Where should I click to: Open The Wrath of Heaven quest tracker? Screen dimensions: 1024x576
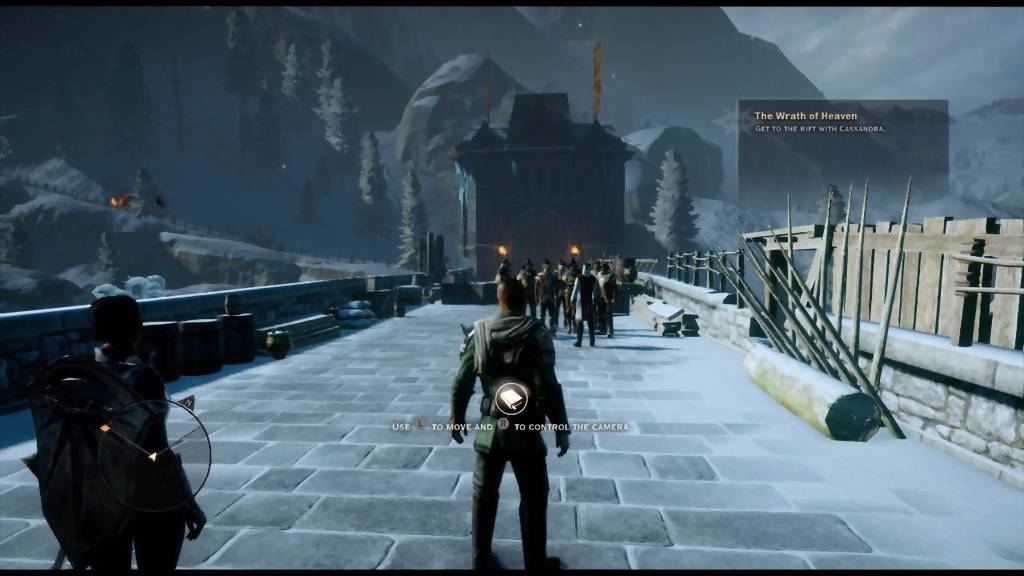(841, 122)
